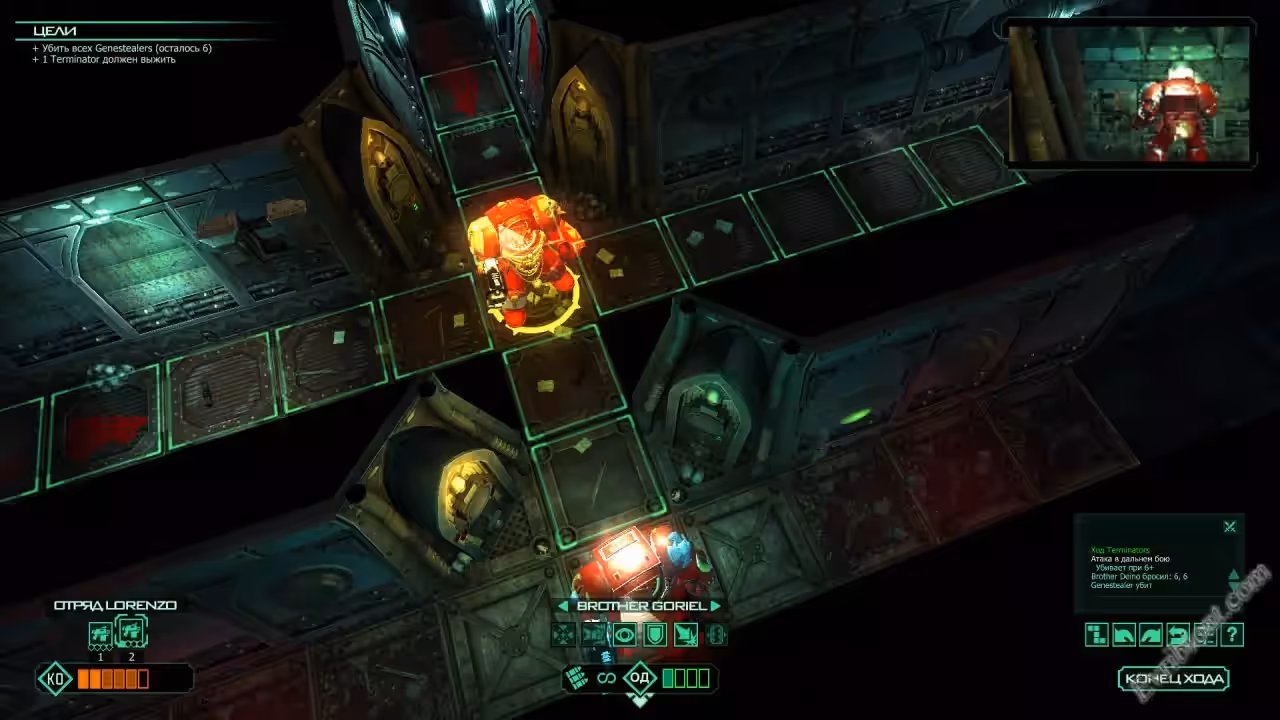The width and height of the screenshot is (1280, 720).
Task: End the turn with Конец Хода
Action: (1173, 679)
